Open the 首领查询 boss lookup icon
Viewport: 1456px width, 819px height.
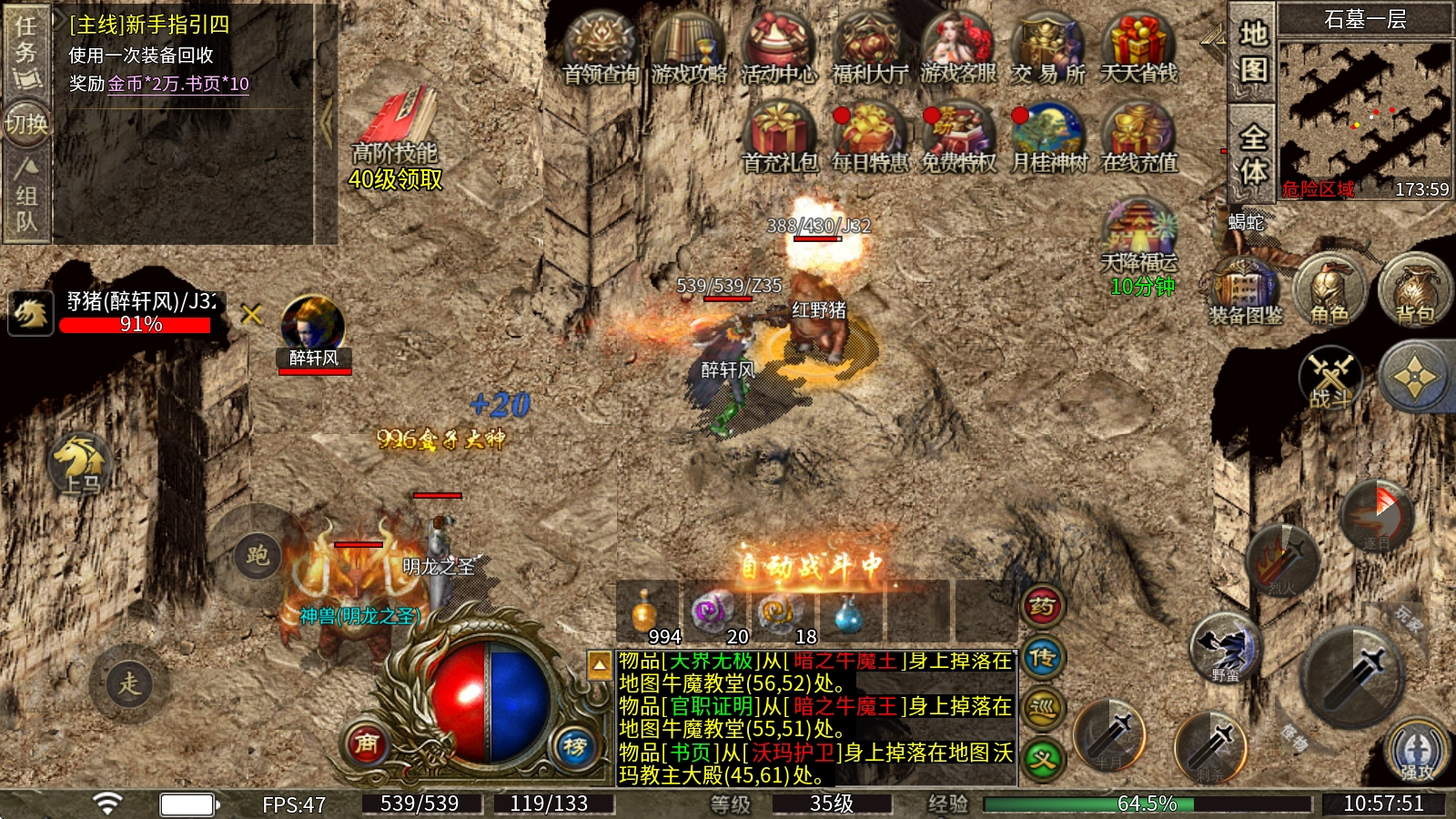tap(600, 45)
